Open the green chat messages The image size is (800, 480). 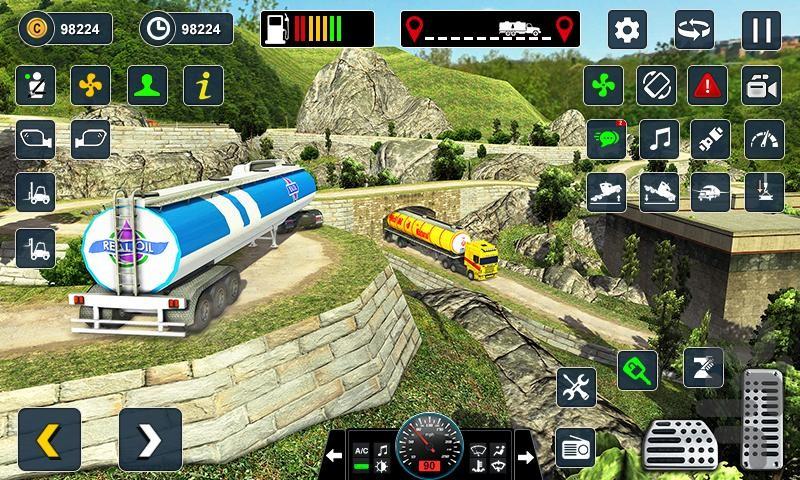(606, 139)
